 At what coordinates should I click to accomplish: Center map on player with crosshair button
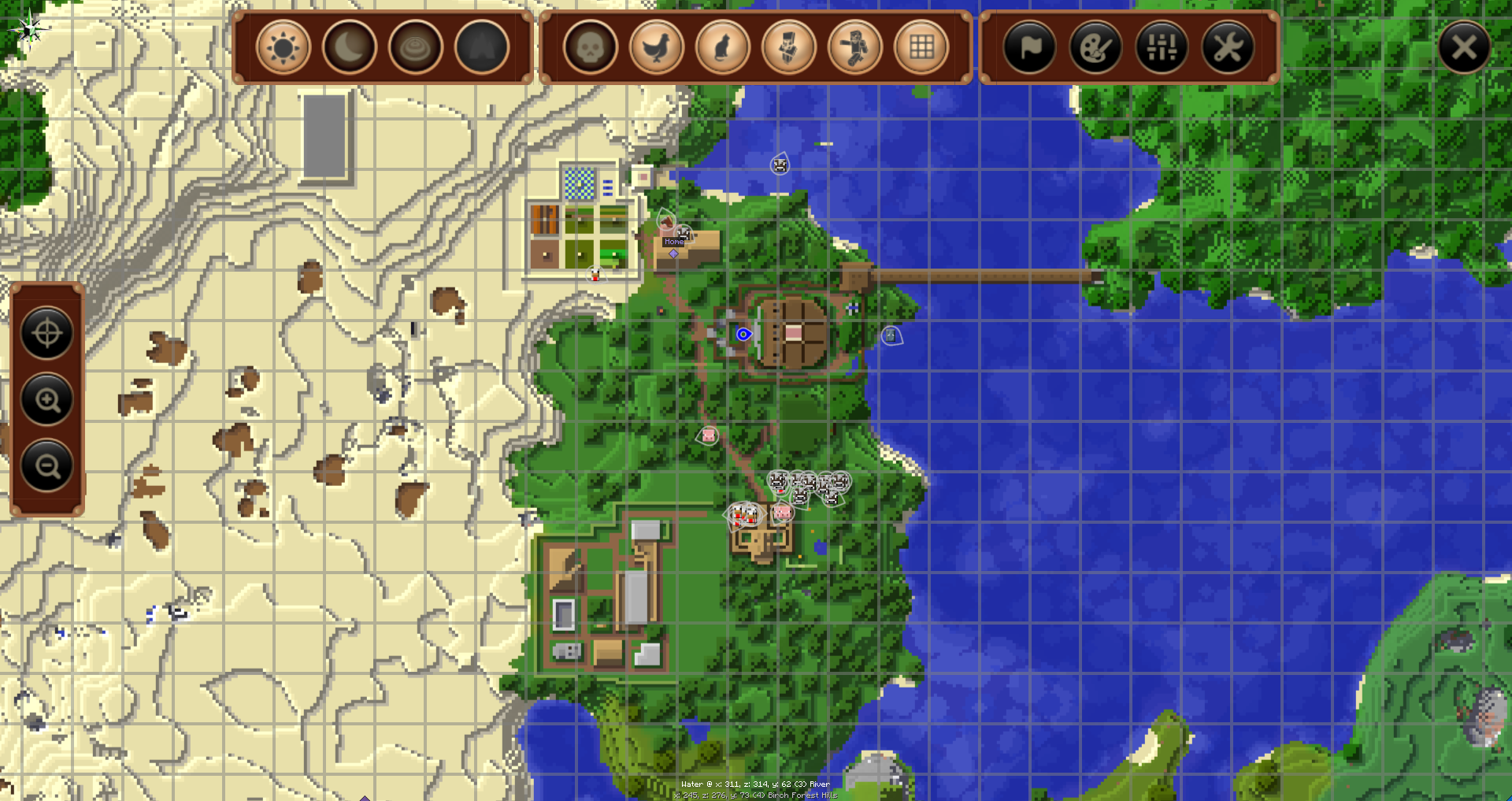point(47,333)
